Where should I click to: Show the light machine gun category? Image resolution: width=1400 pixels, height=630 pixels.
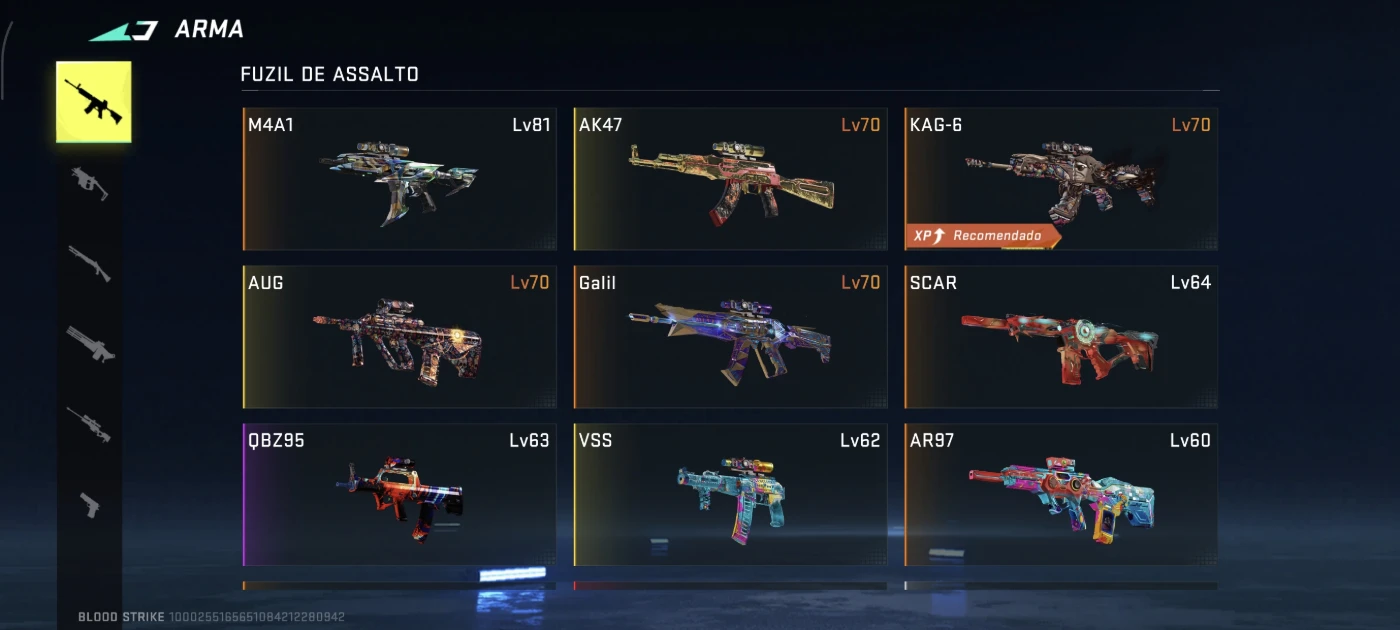click(90, 344)
